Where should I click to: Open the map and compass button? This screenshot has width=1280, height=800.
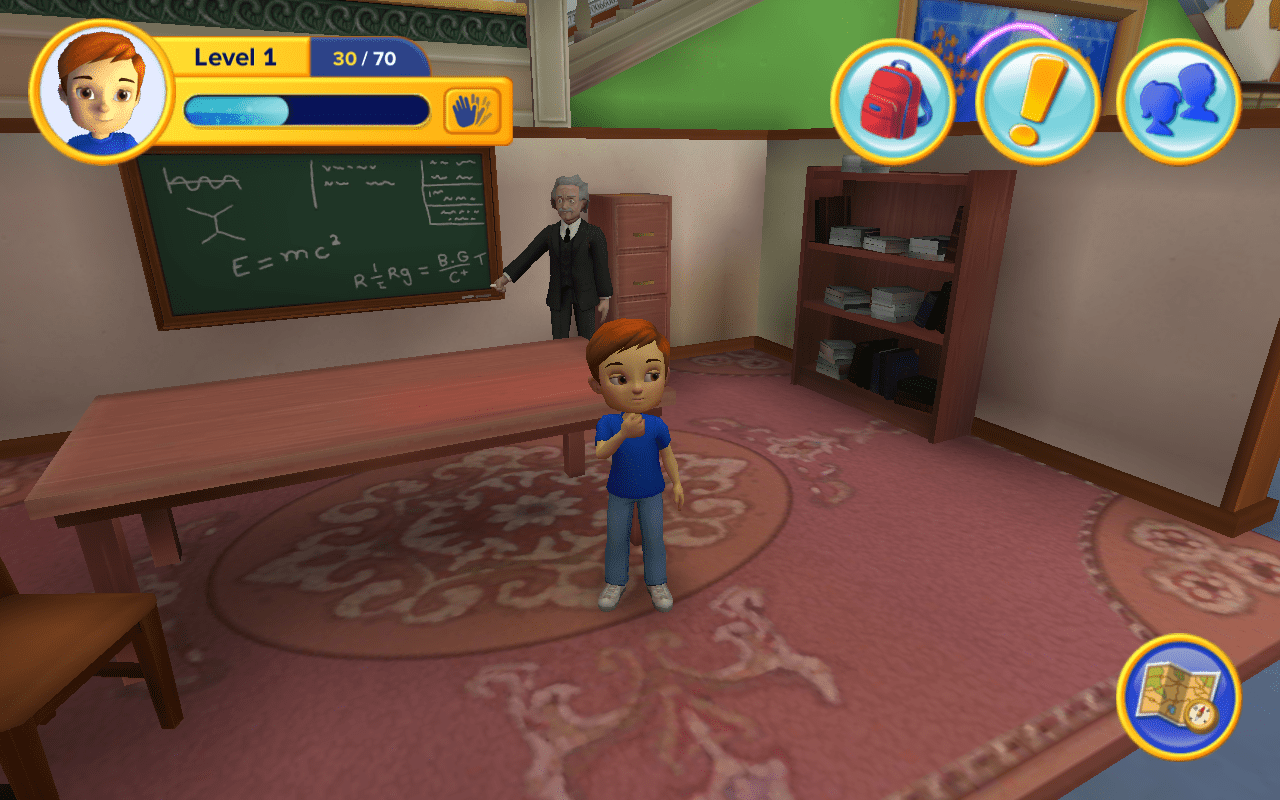tap(1178, 697)
